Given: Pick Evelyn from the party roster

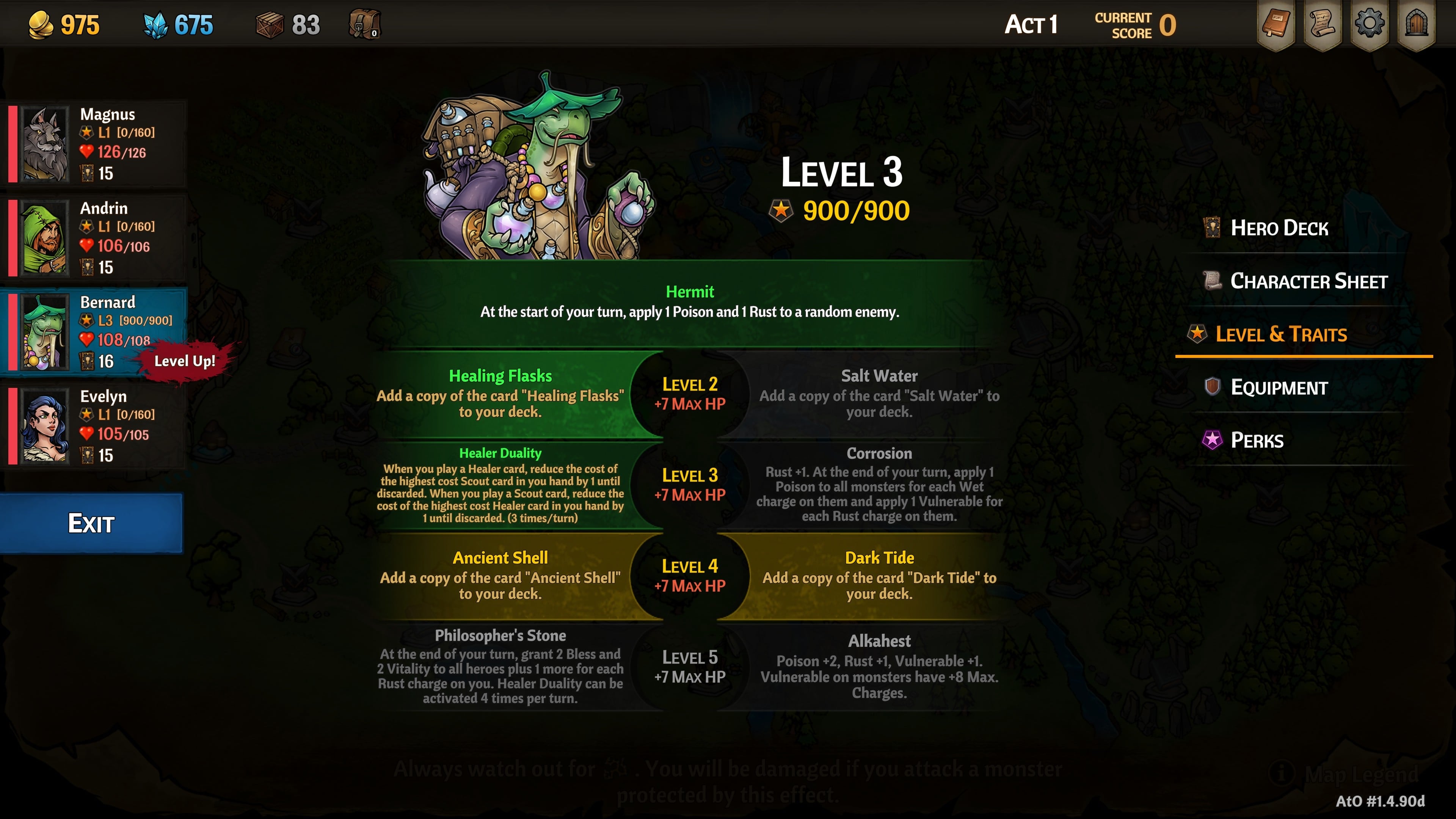Looking at the screenshot, I should pos(96,425).
